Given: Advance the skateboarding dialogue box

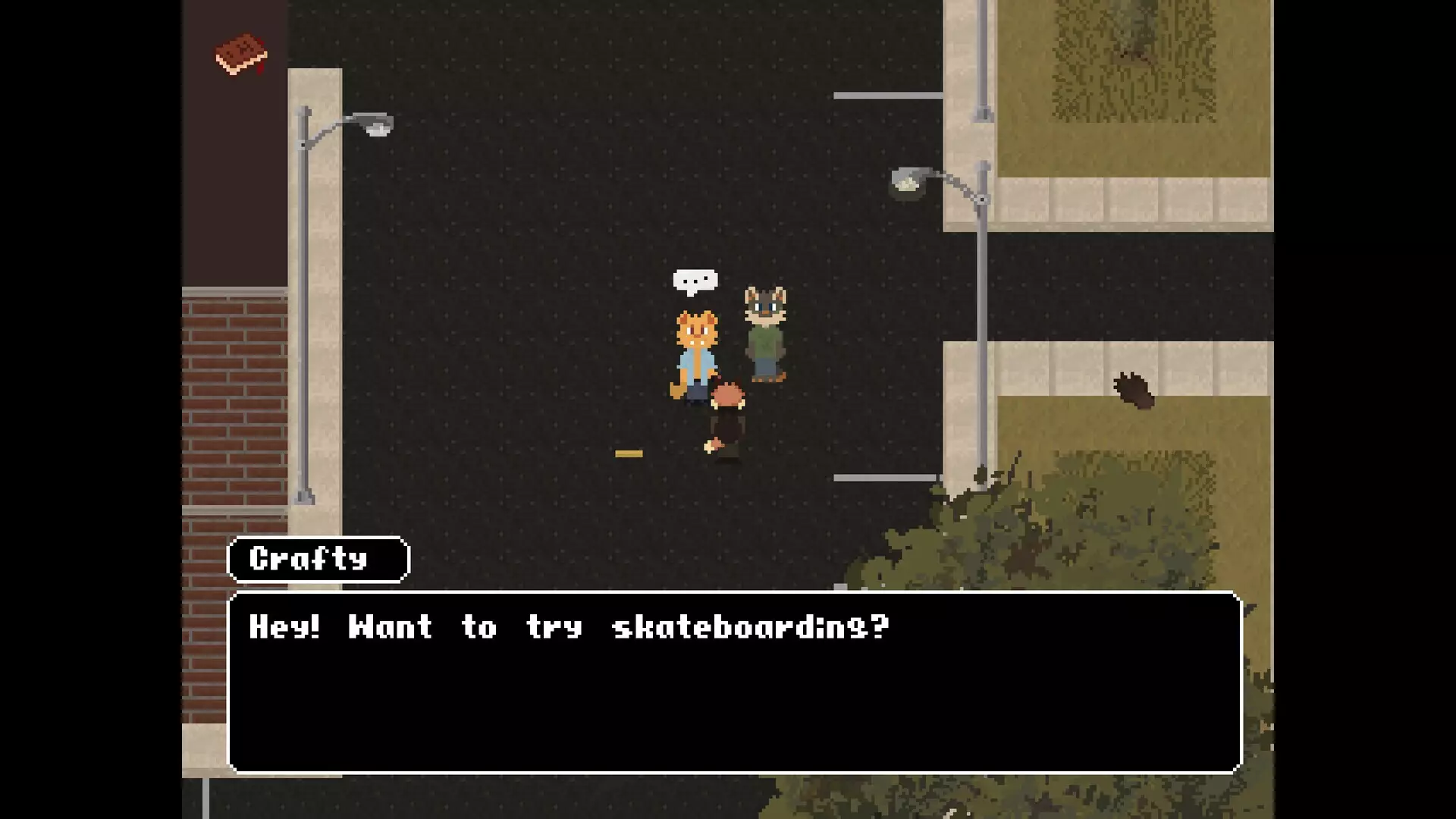Looking at the screenshot, I should [734, 681].
